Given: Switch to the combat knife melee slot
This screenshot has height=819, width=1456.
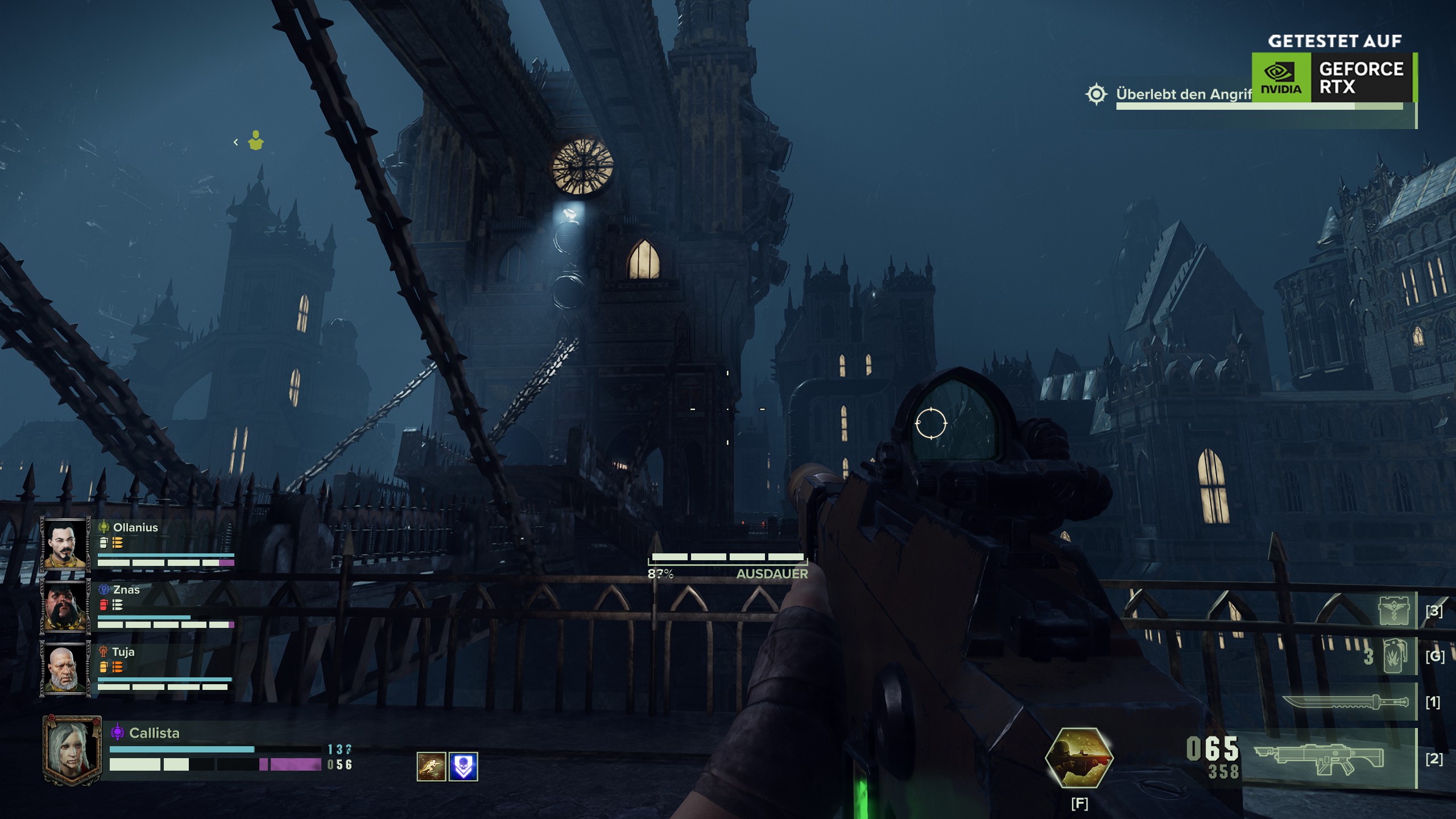Looking at the screenshot, I should [1345, 702].
